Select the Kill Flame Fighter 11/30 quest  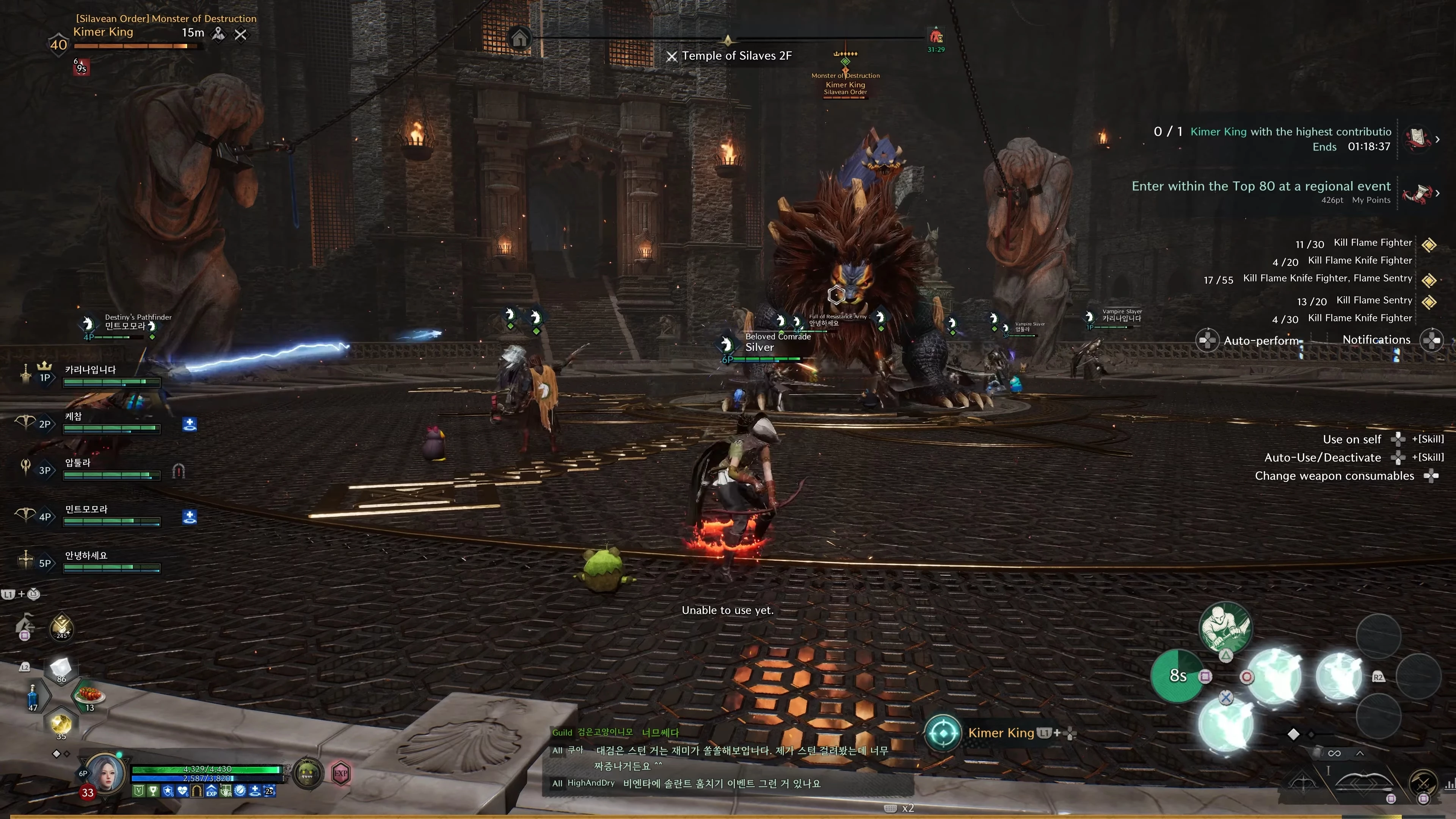1372,243
